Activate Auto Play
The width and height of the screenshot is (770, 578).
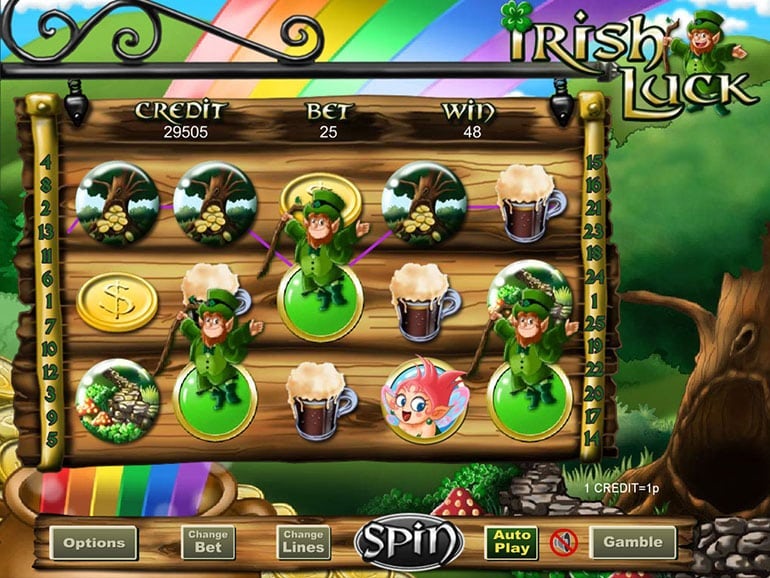click(510, 543)
